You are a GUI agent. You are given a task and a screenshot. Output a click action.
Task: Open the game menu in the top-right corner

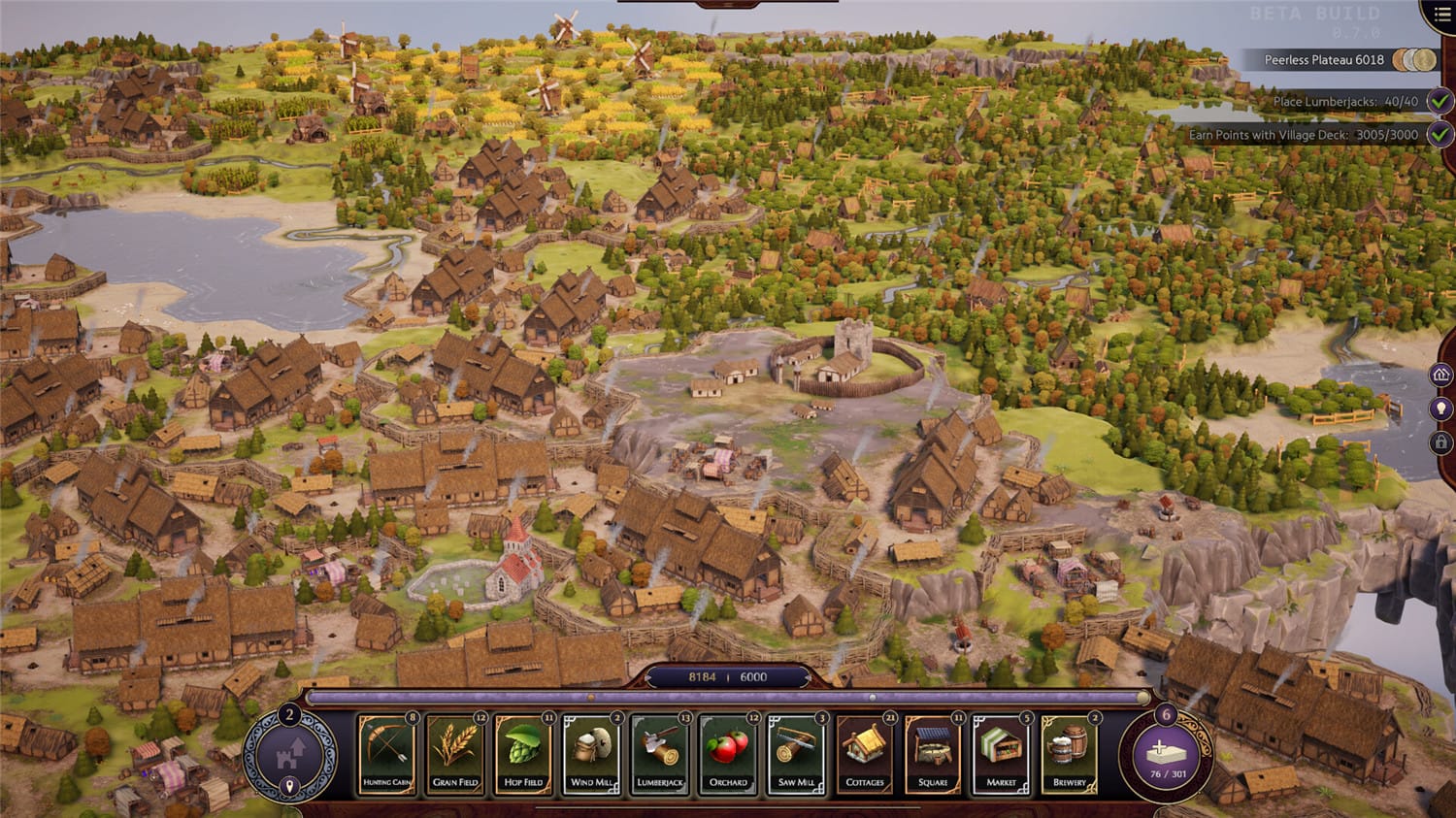point(1442,14)
